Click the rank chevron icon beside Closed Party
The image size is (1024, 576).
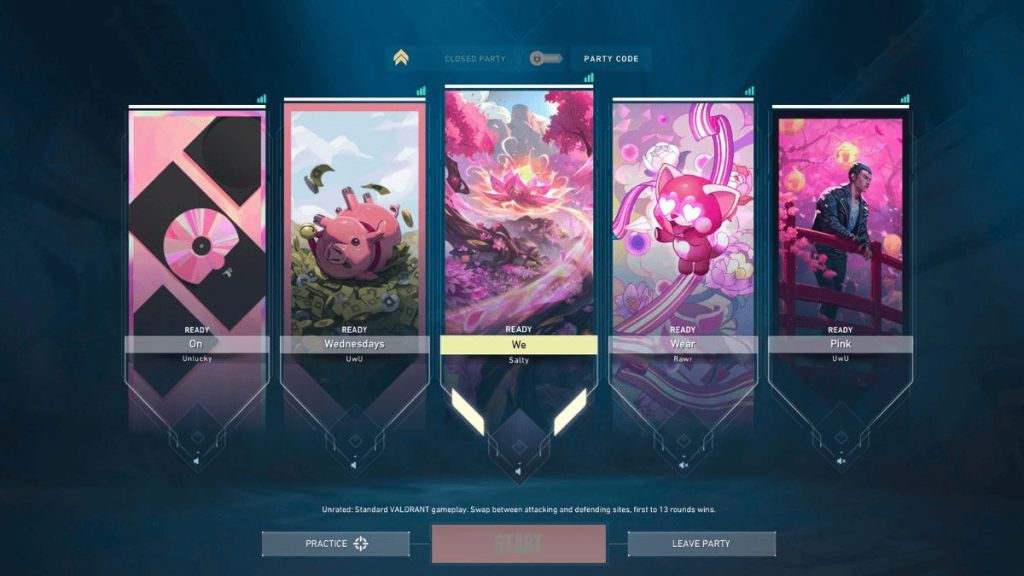point(401,58)
